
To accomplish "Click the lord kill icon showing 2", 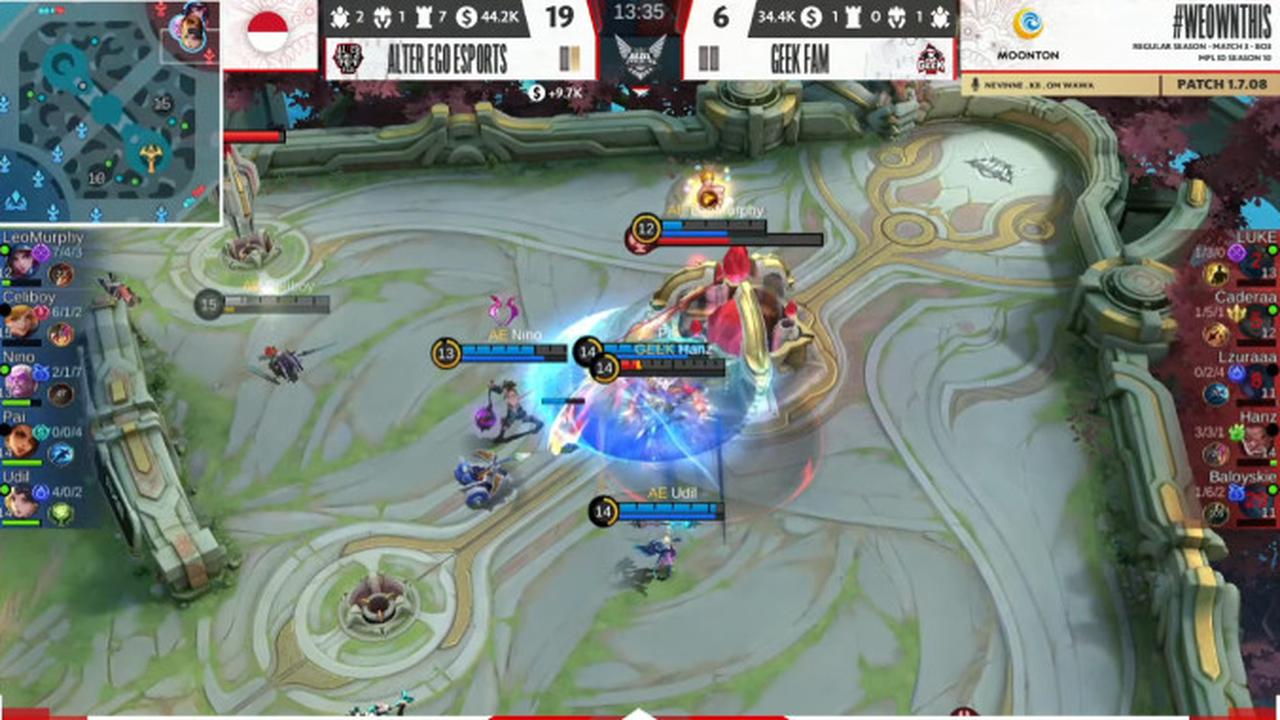I will point(341,18).
